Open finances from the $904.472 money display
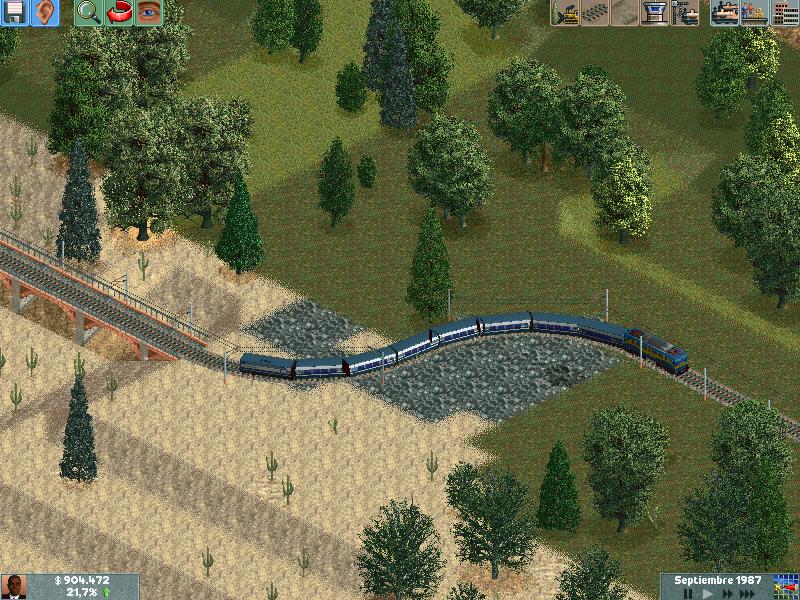This screenshot has width=800, height=600. tap(83, 581)
